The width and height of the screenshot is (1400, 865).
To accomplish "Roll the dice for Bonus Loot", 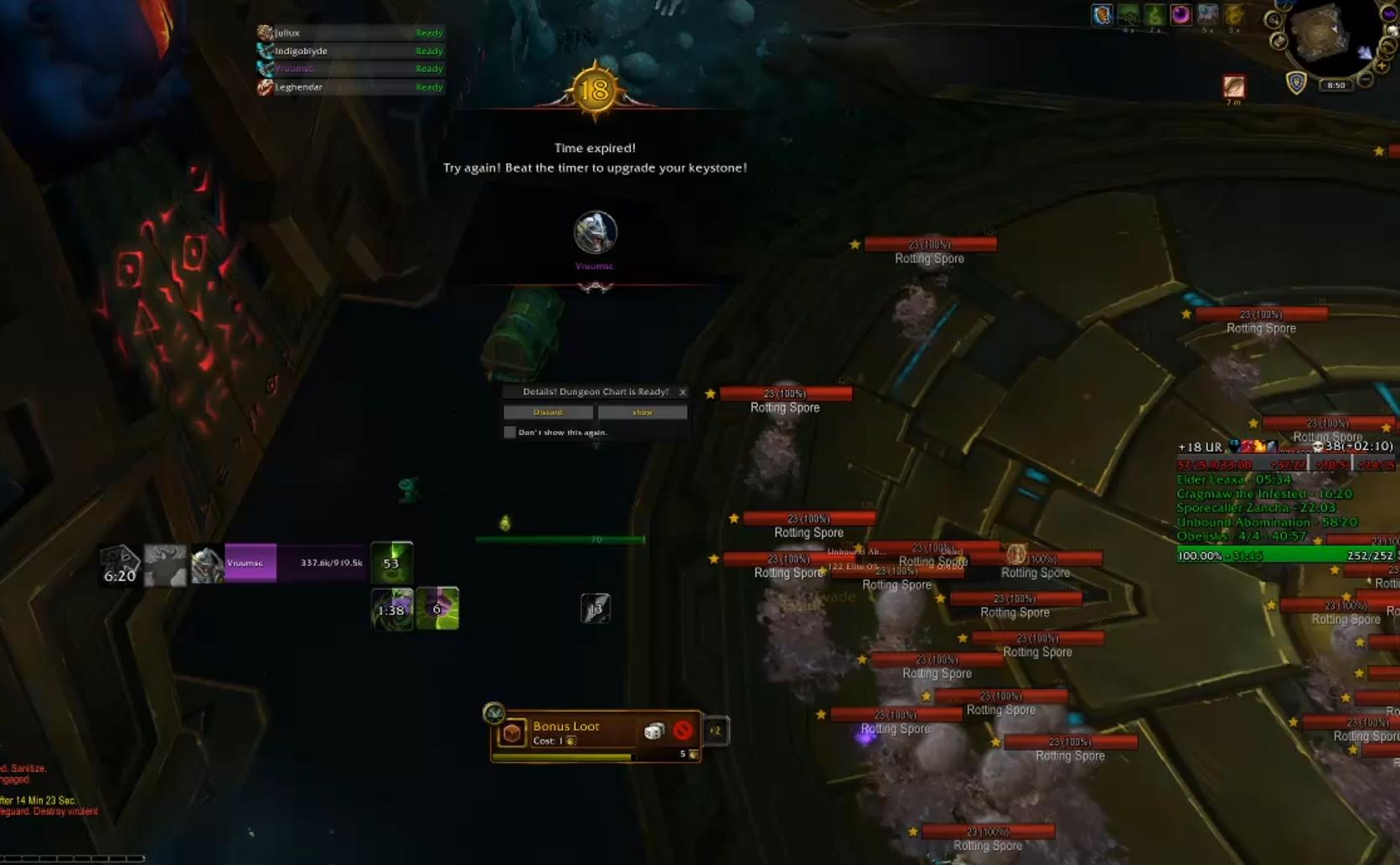I will (654, 732).
